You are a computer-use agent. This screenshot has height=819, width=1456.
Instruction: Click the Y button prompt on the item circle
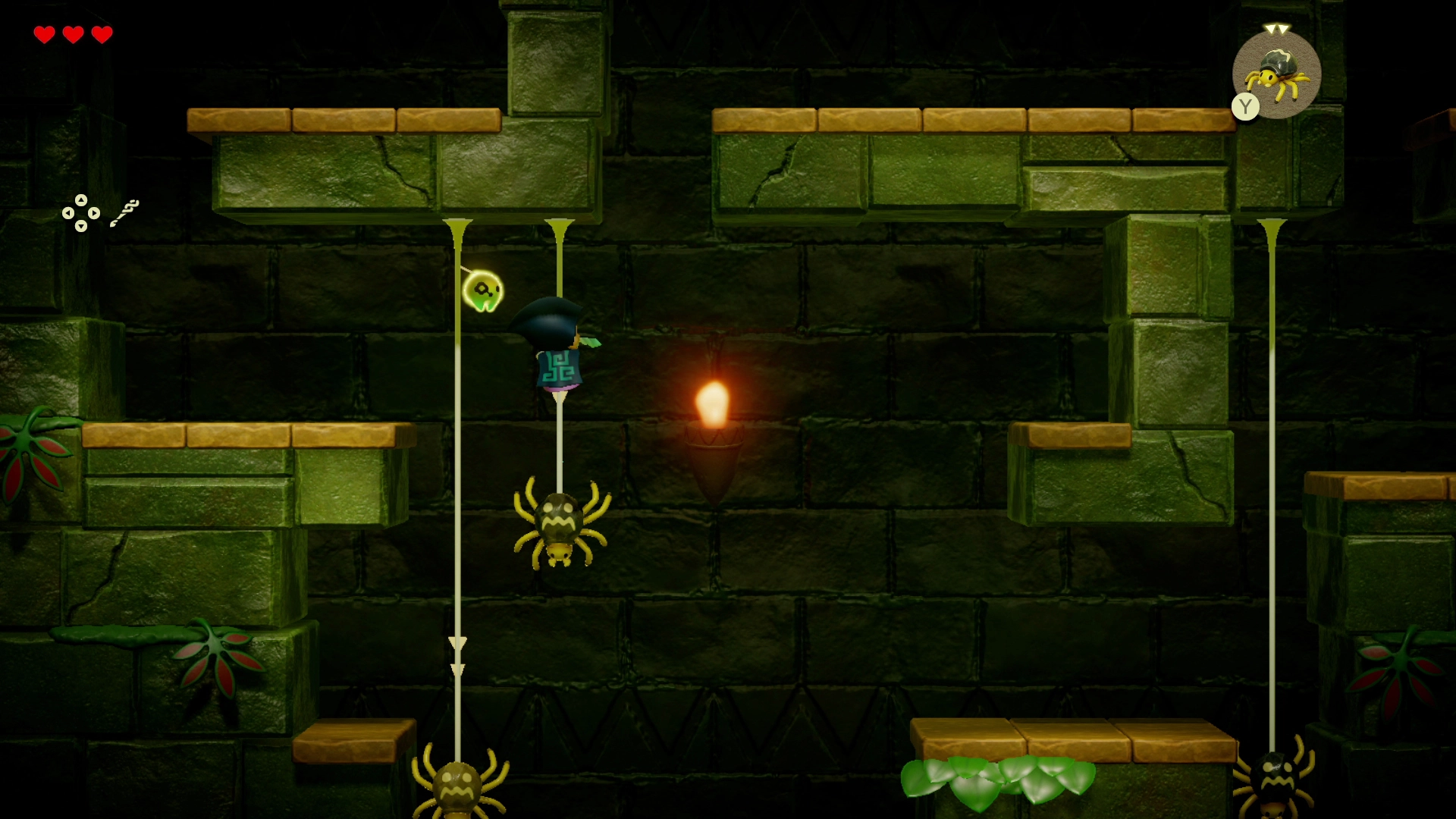(1244, 106)
